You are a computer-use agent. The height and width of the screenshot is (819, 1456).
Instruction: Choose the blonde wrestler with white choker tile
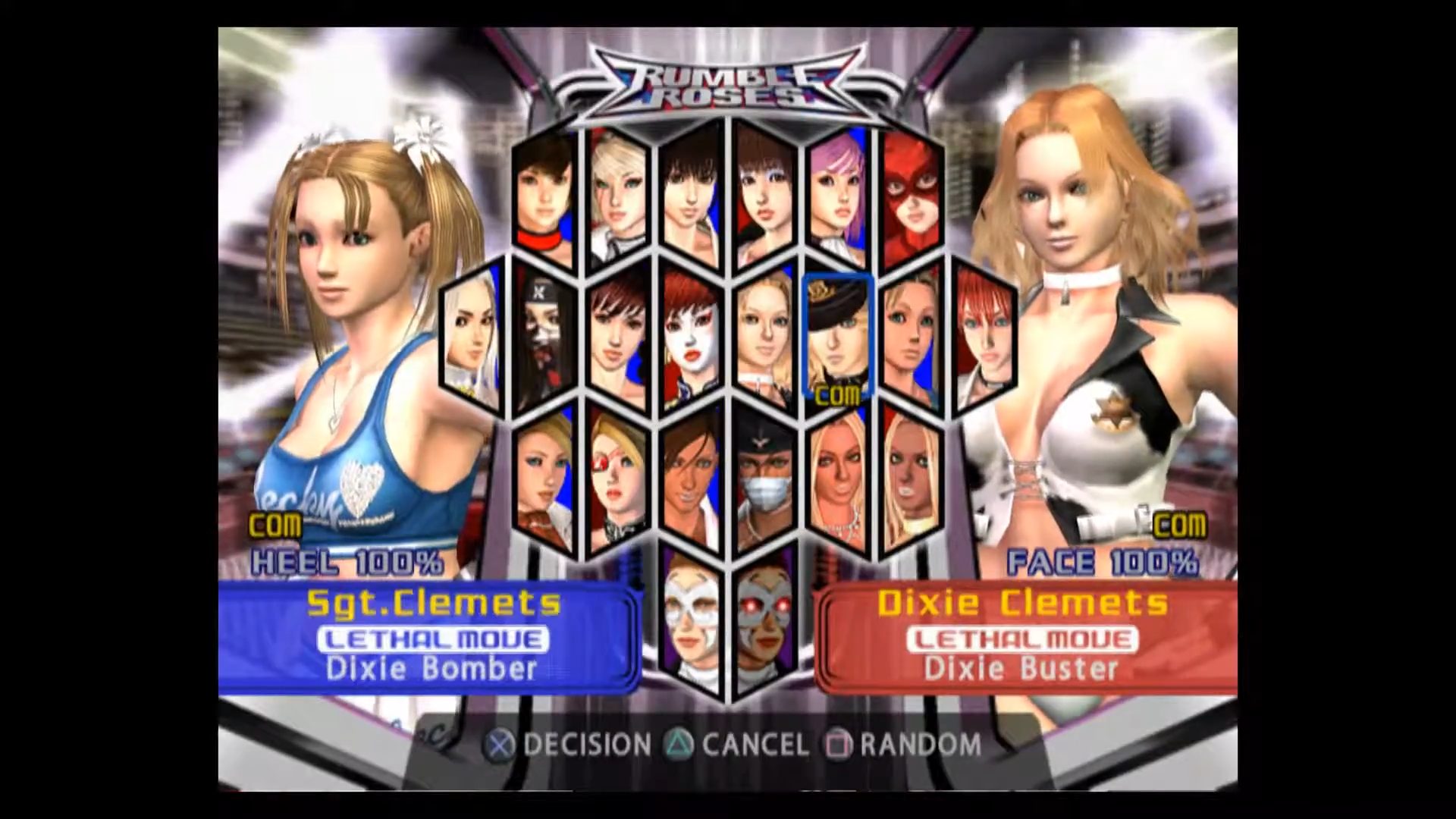pyautogui.click(x=764, y=339)
